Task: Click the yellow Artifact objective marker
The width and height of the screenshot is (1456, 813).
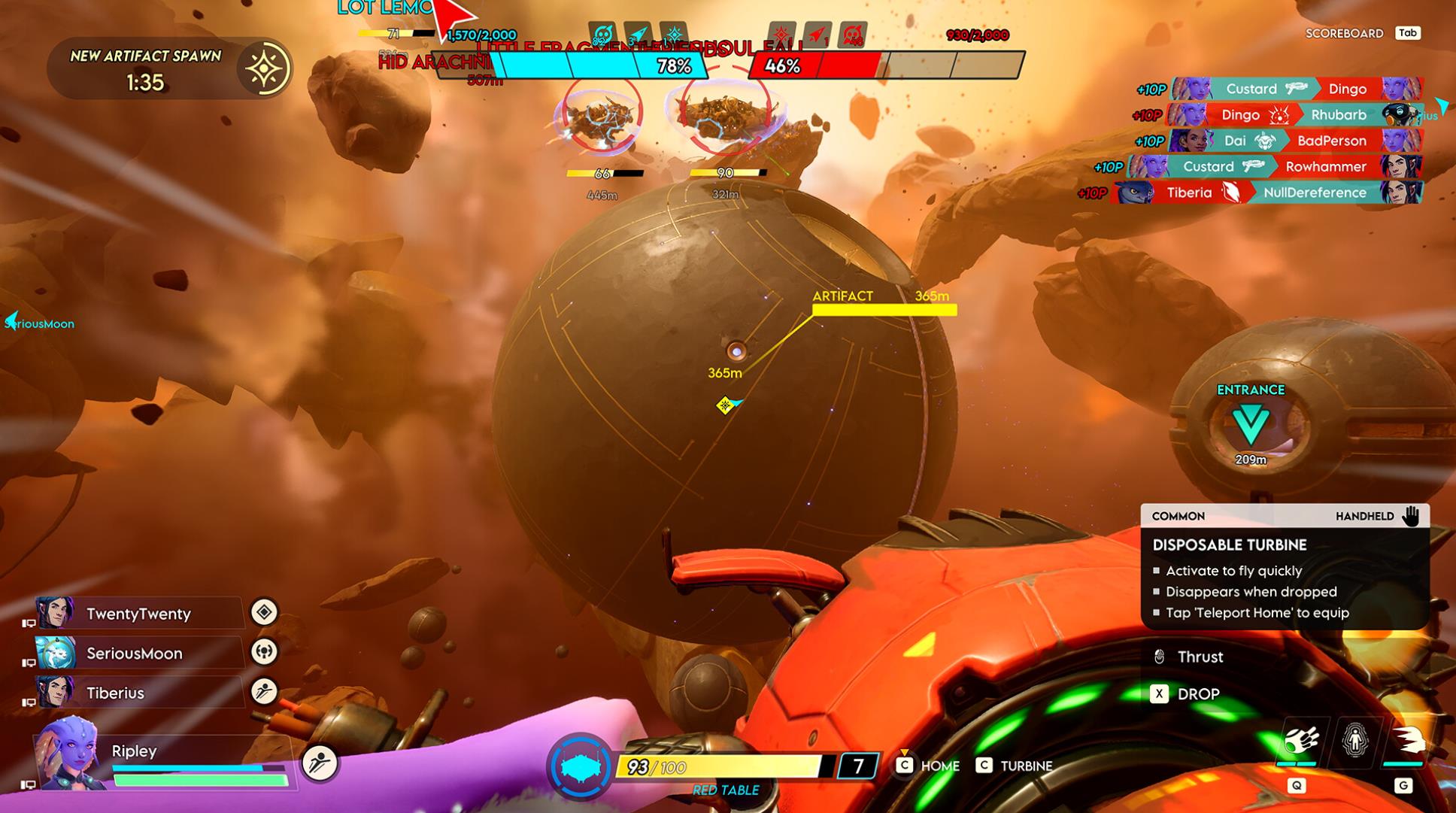Action: tap(884, 309)
